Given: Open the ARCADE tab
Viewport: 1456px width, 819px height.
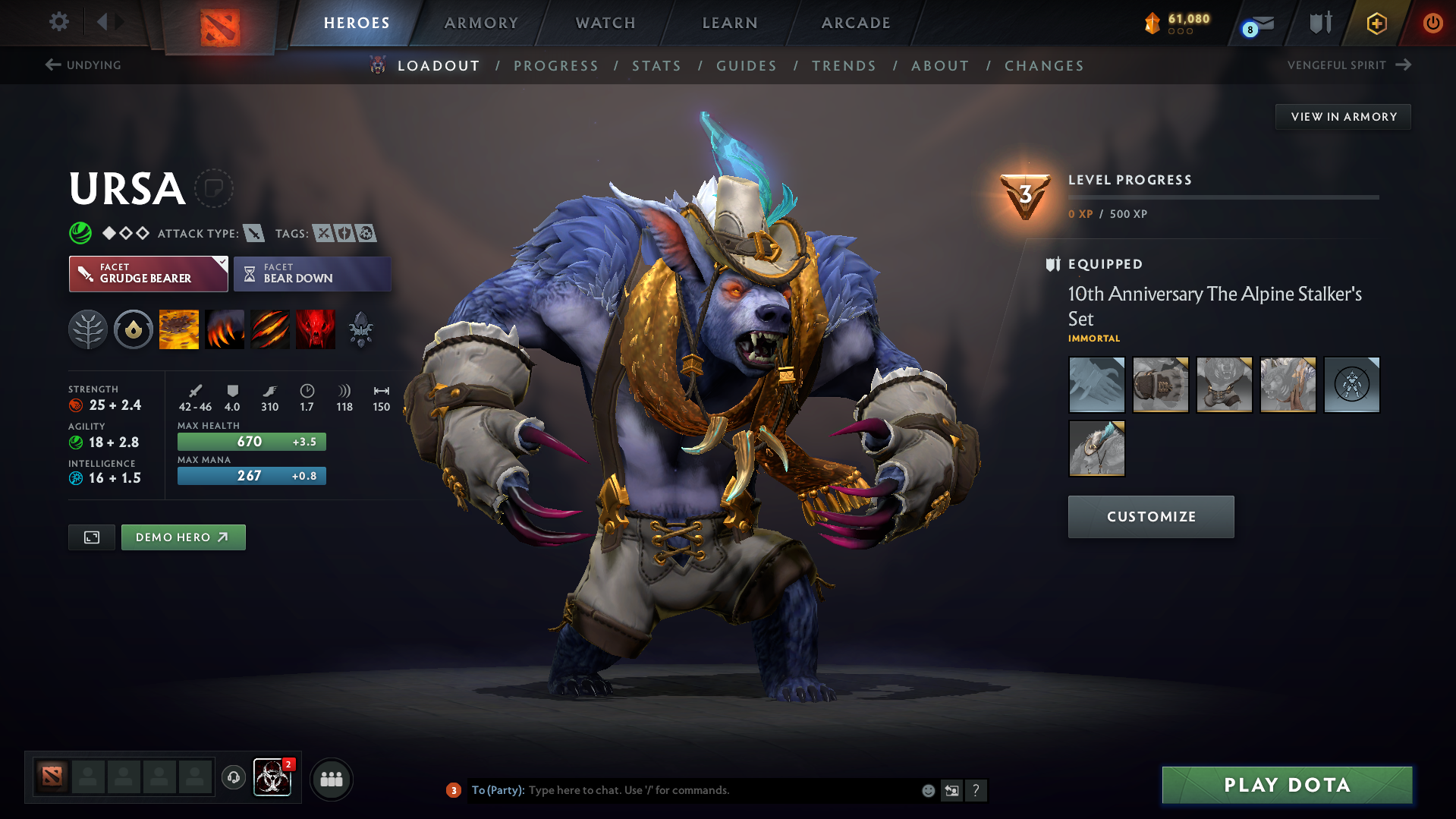Looking at the screenshot, I should [856, 23].
